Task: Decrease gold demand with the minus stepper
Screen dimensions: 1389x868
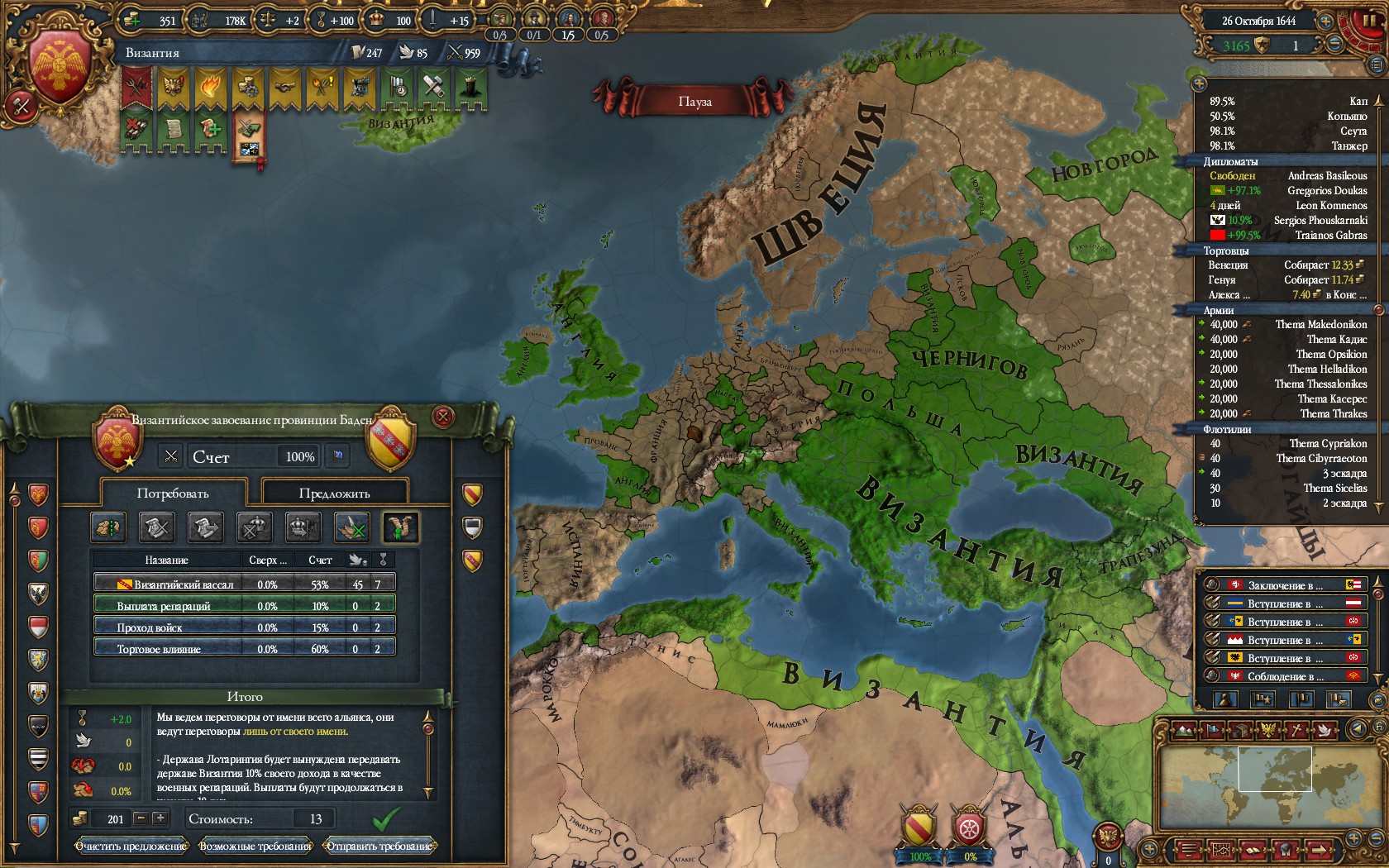Action: point(141,818)
